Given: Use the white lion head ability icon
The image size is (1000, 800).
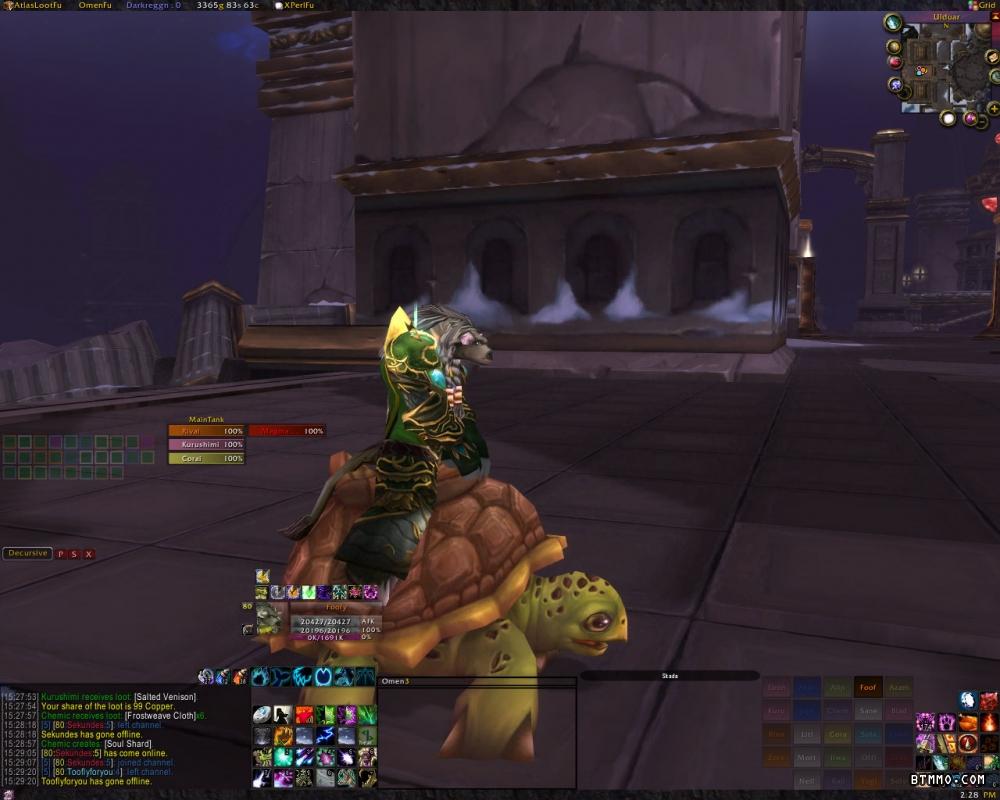Looking at the screenshot, I should coord(967,700).
